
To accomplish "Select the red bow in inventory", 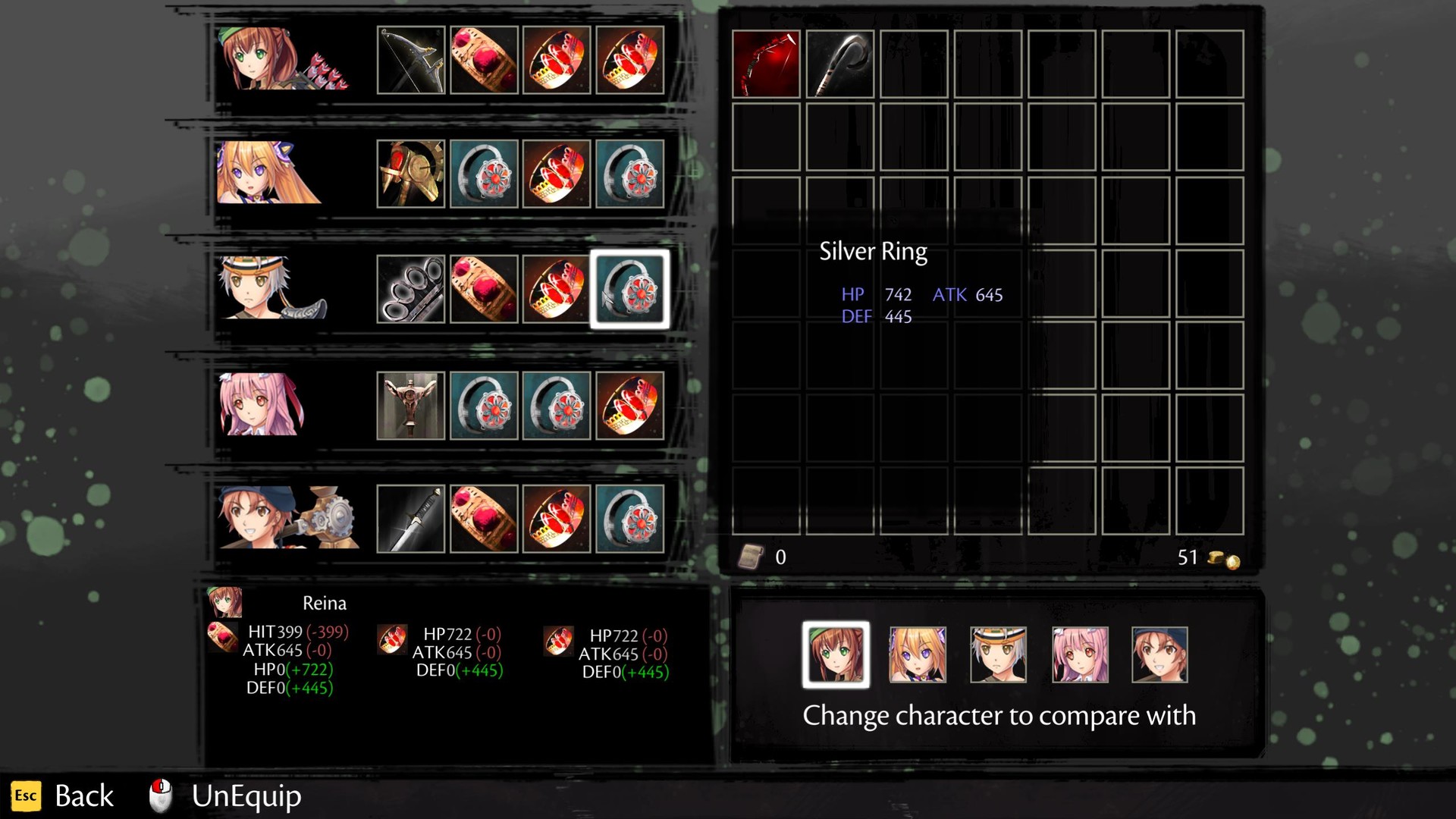I will [x=767, y=62].
